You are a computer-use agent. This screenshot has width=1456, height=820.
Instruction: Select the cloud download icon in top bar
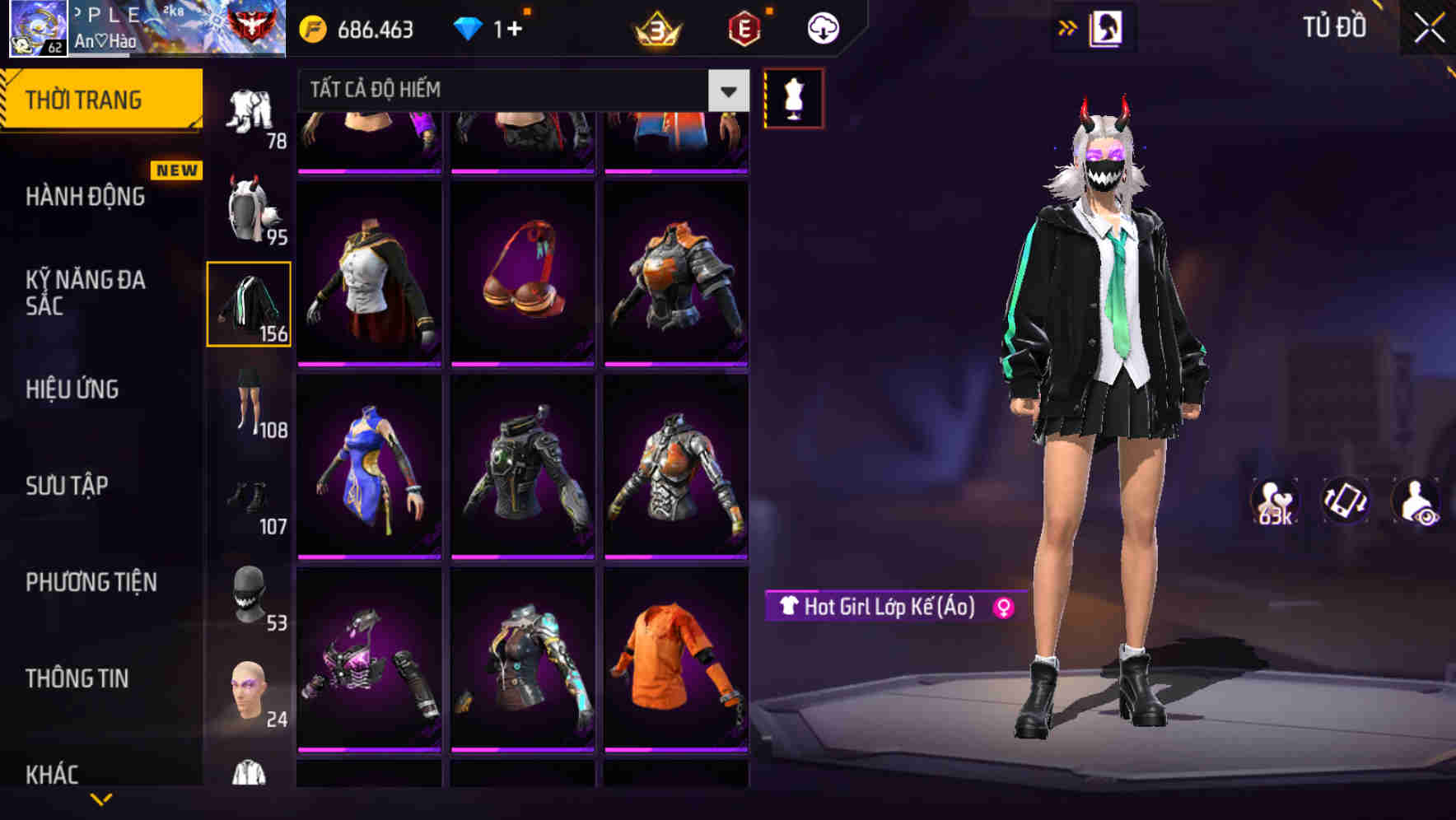(x=822, y=27)
